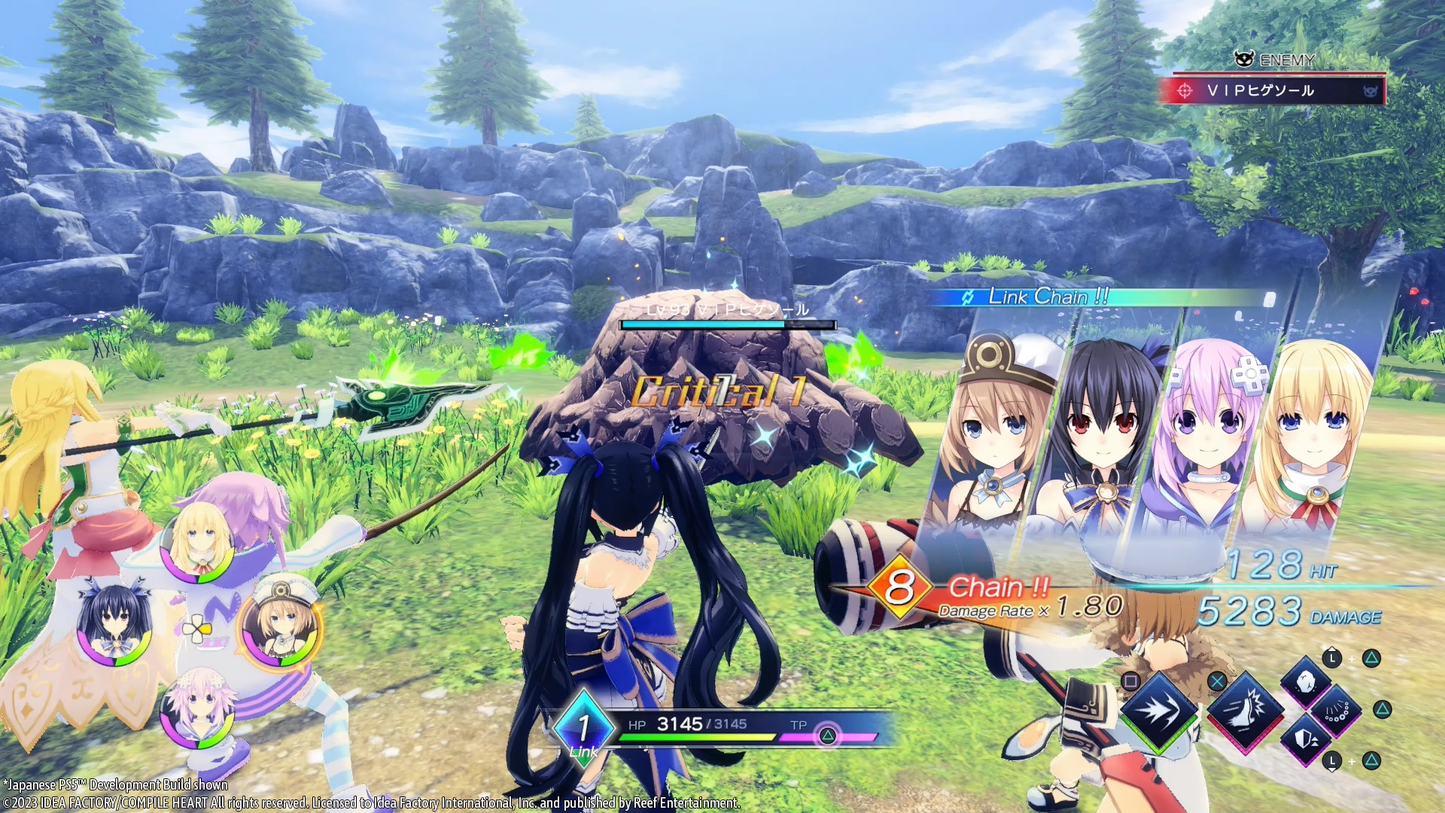Select the green-rimmed rush attack skill icon

(1158, 714)
